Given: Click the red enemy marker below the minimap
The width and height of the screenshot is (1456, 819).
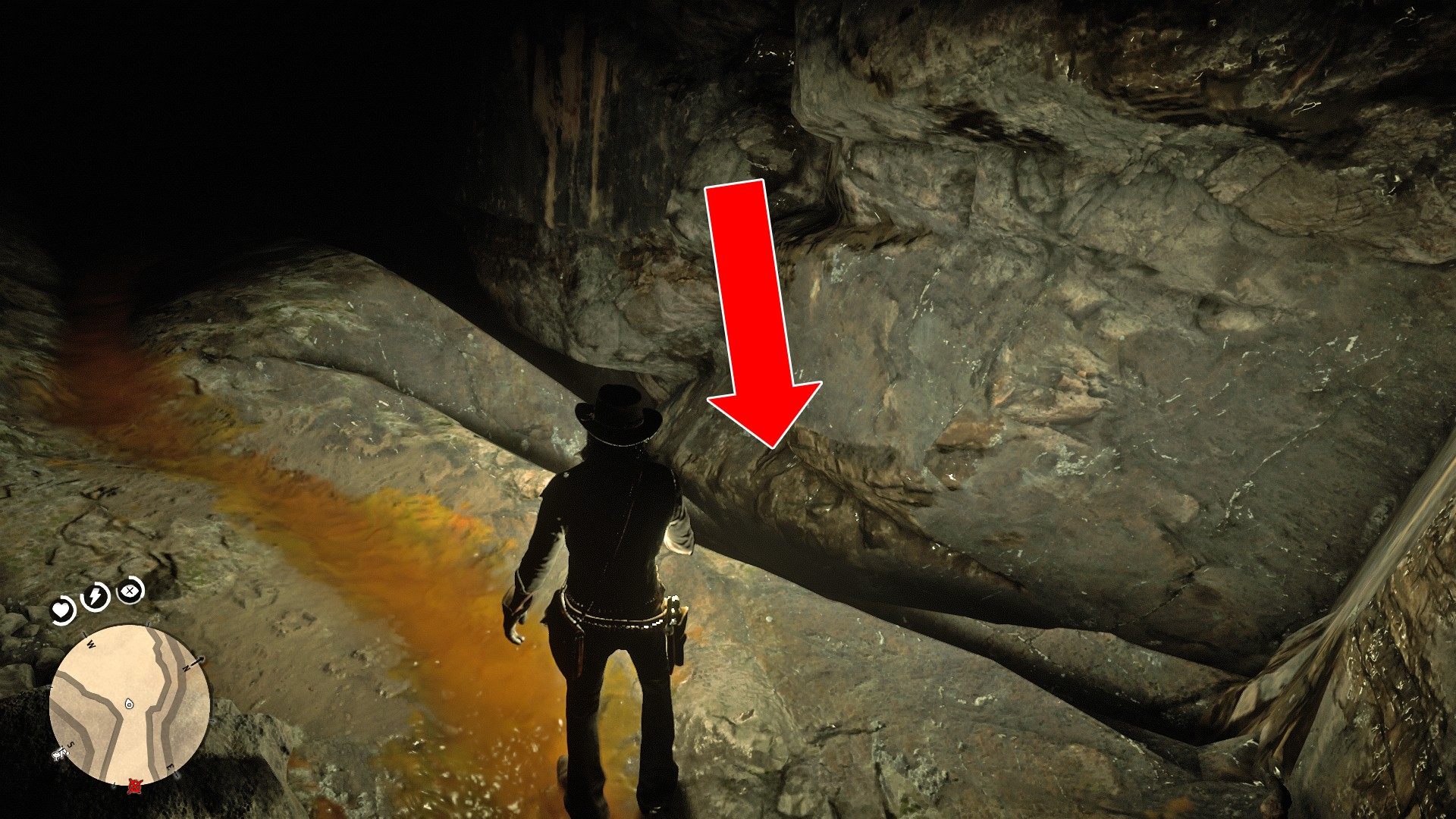Looking at the screenshot, I should pos(135,786).
